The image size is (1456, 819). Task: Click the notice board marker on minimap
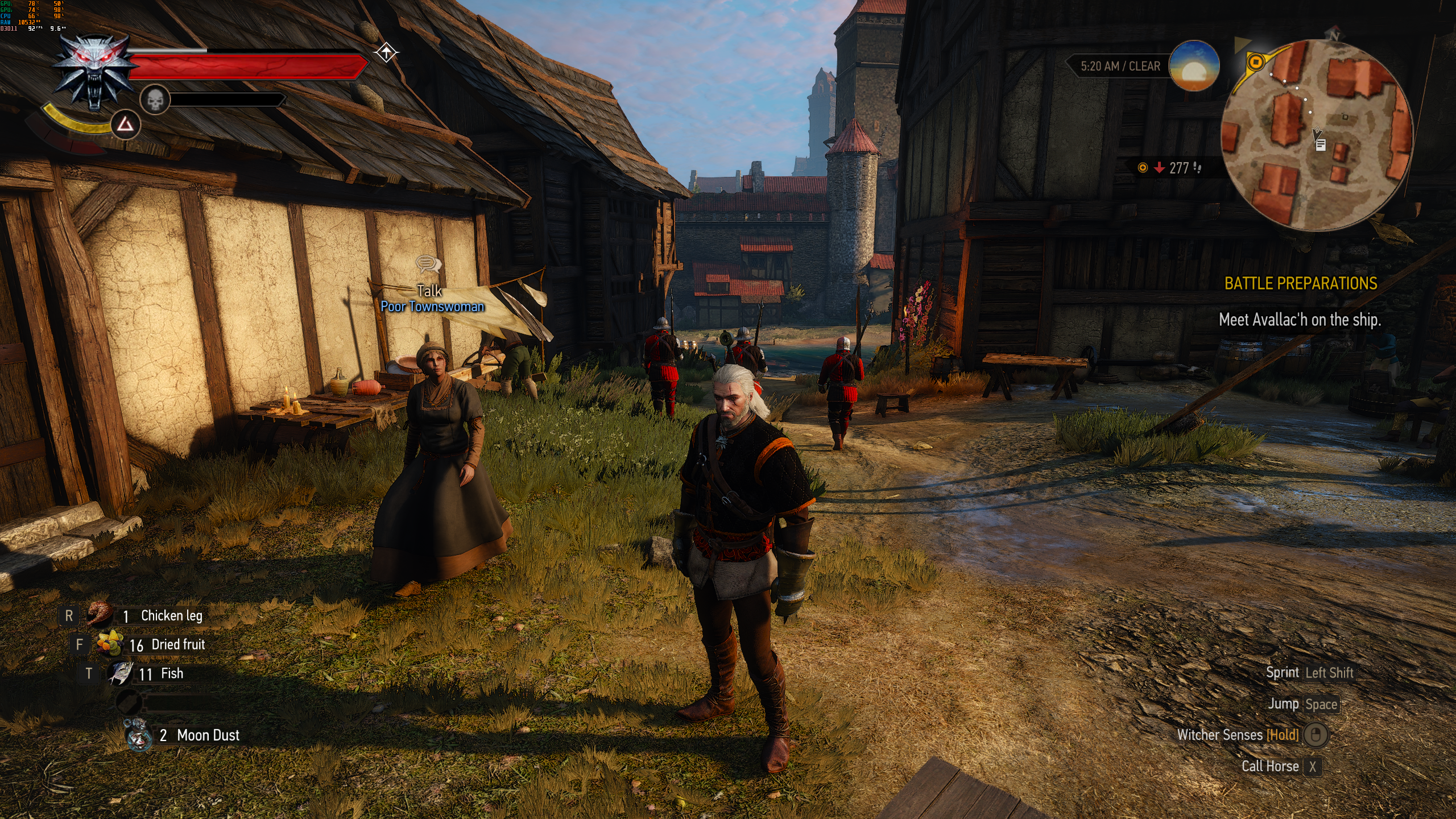[1321, 145]
